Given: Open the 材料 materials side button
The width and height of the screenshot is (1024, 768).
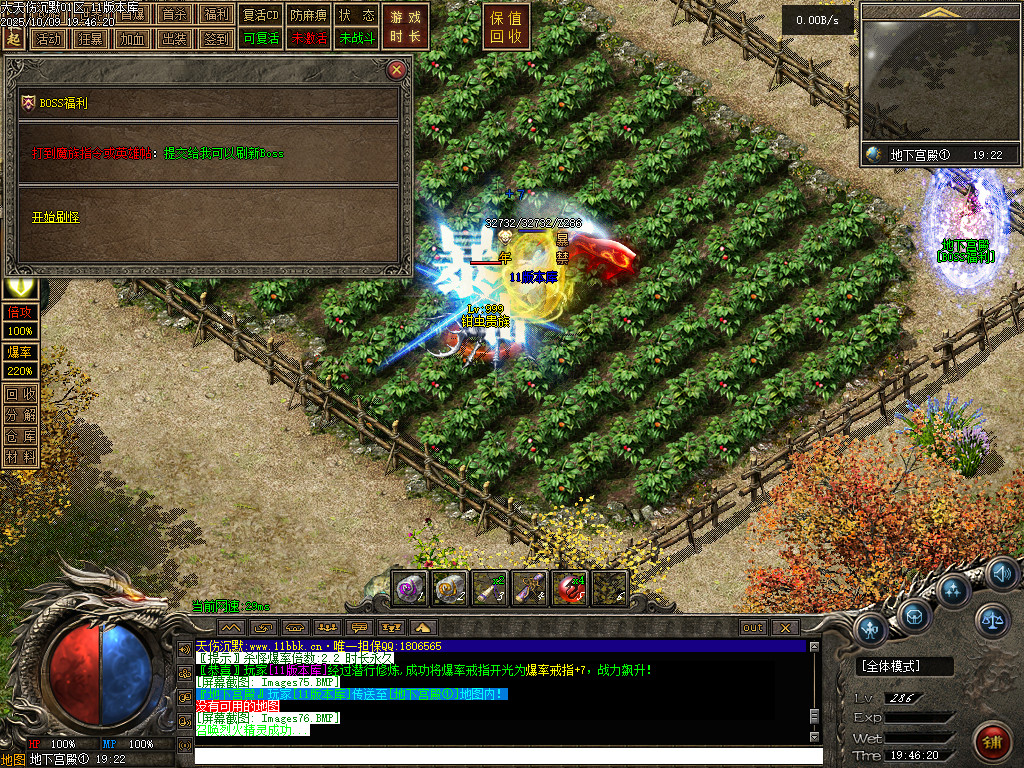Looking at the screenshot, I should coord(21,457).
